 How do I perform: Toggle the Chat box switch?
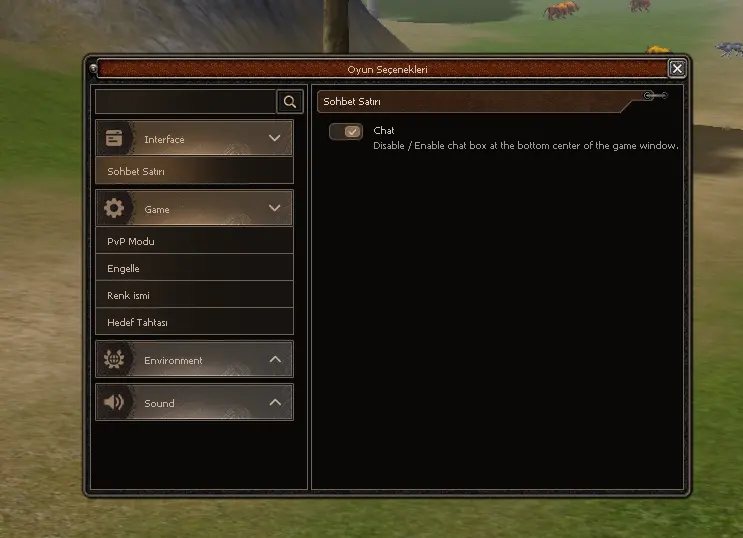click(x=346, y=132)
